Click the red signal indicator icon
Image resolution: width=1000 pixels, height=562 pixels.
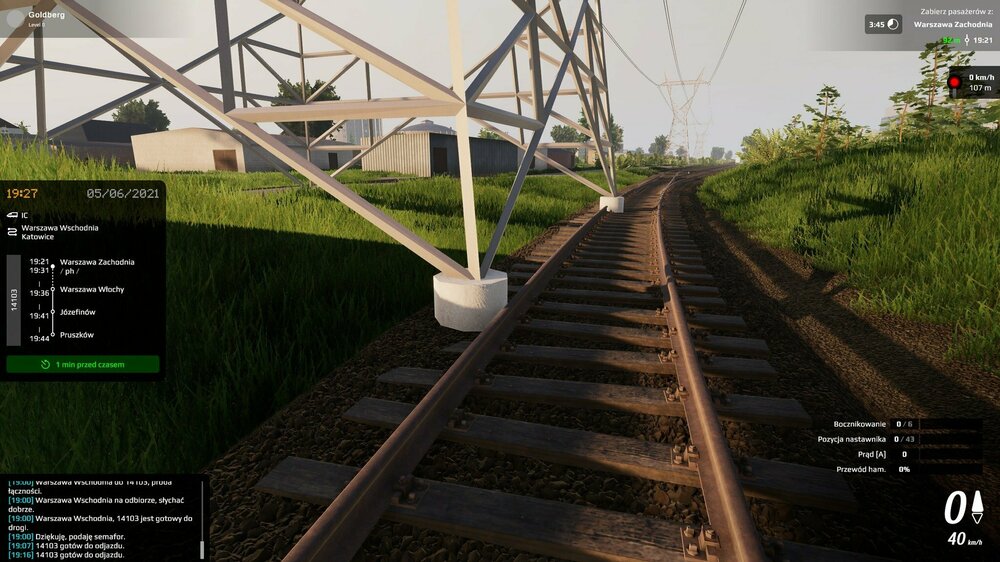(954, 81)
